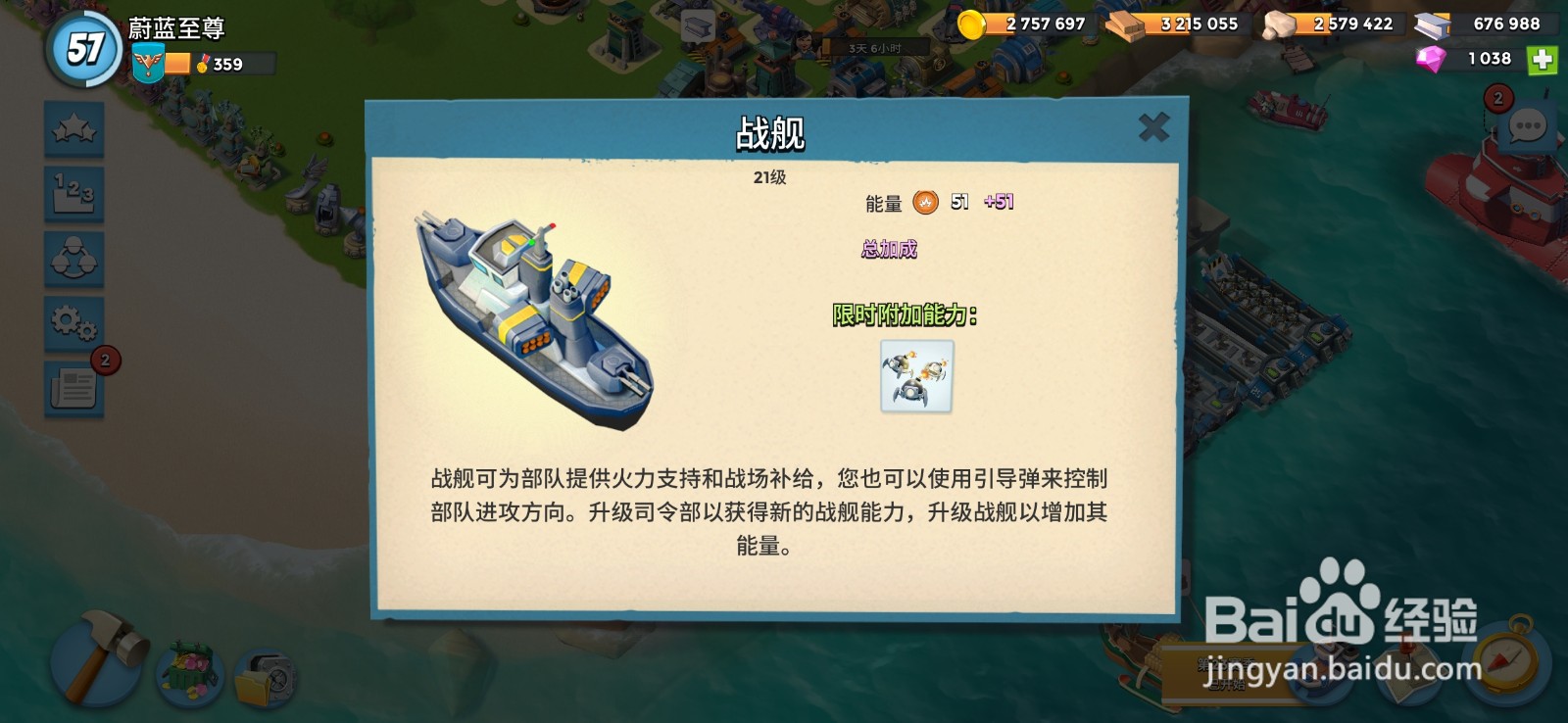The height and width of the screenshot is (723, 1568).
Task: Click the 蔚蓝至尊 player name
Action: (174, 28)
